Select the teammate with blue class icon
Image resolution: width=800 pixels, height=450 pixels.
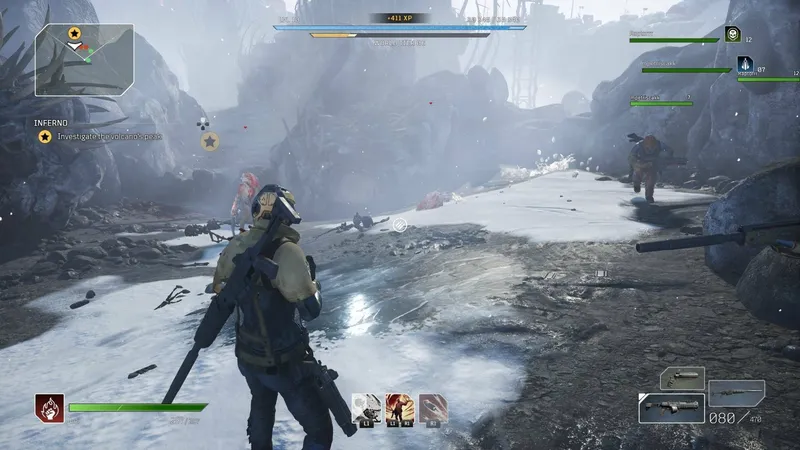[744, 64]
